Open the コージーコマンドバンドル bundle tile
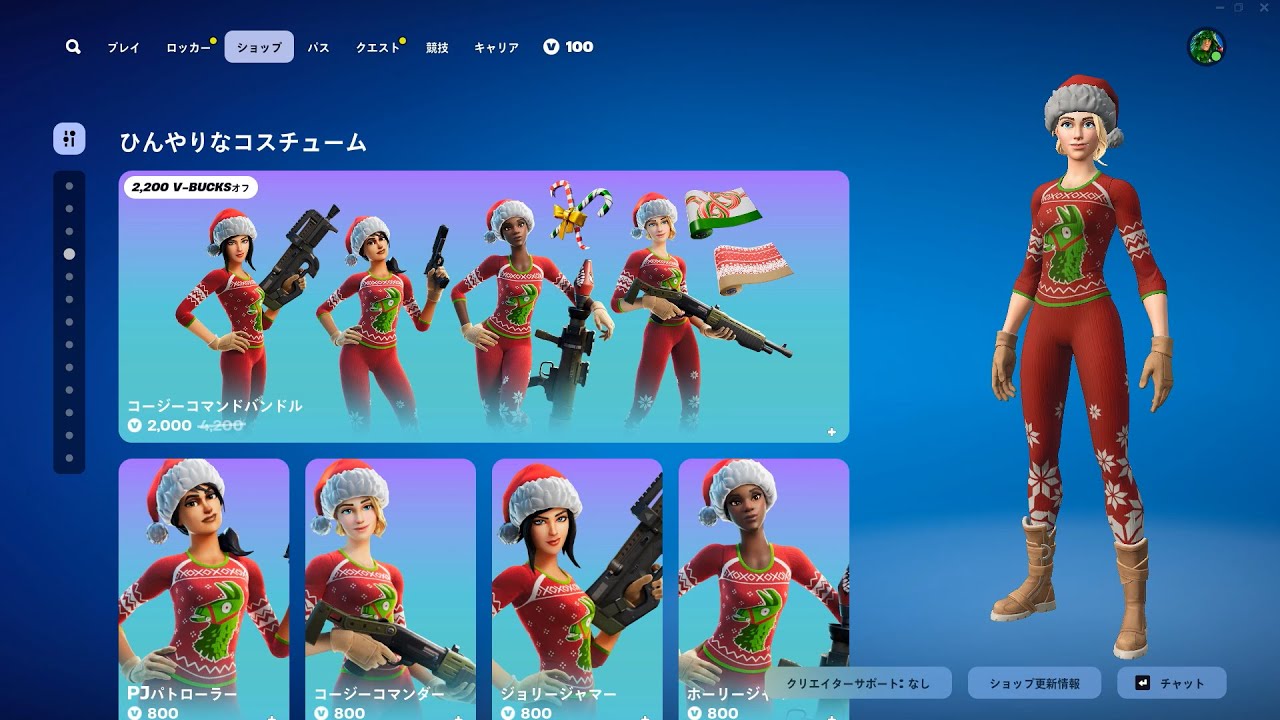Image resolution: width=1280 pixels, height=720 pixels. click(483, 306)
